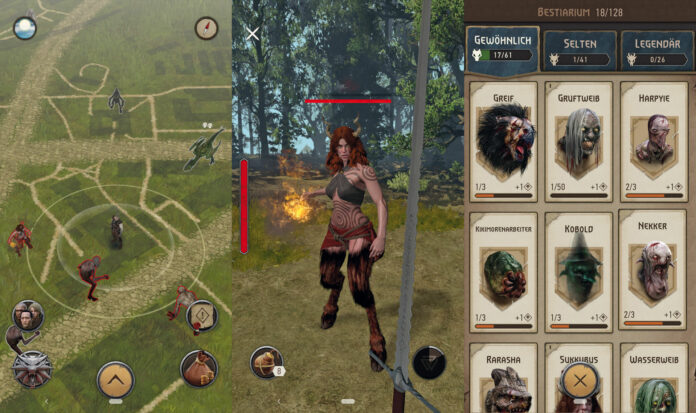Screen dimensions: 696x413
Task: Expand the up-arrow menu button
Action: point(115,379)
